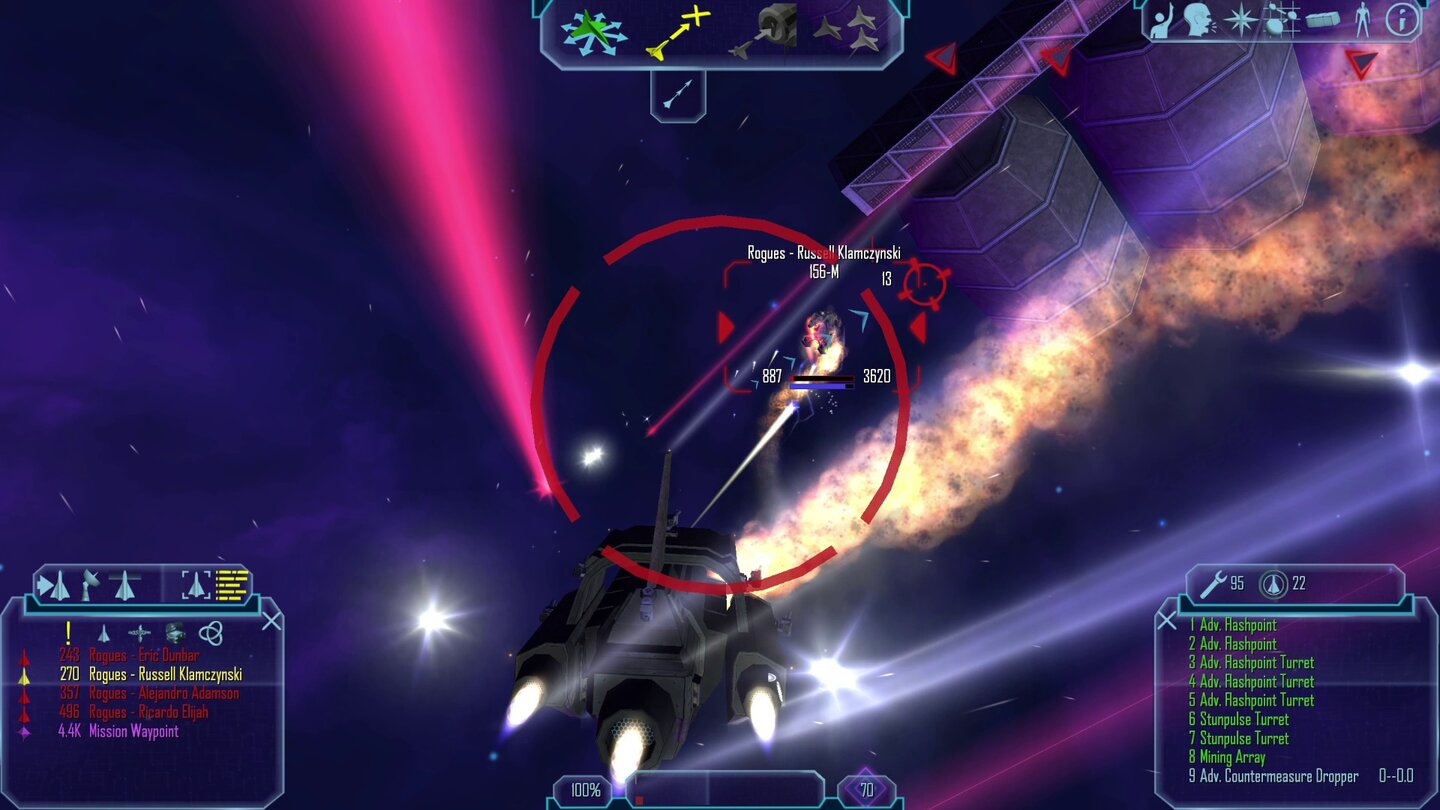Select the raised-hand hail icon
This screenshot has width=1440, height=810.
point(1160,22)
